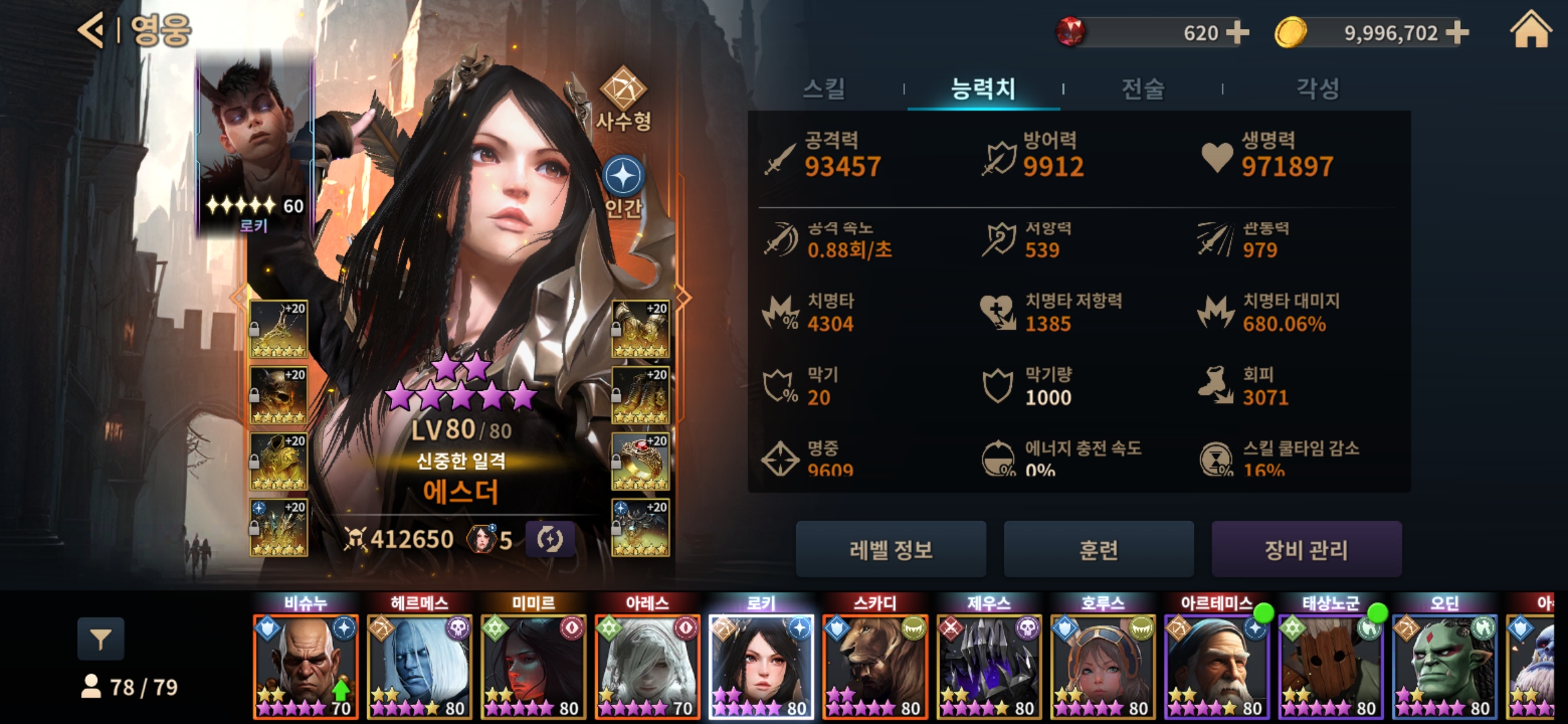Choose 스카디 in the hero list
Image resolution: width=1568 pixels, height=724 pixels.
point(875,665)
